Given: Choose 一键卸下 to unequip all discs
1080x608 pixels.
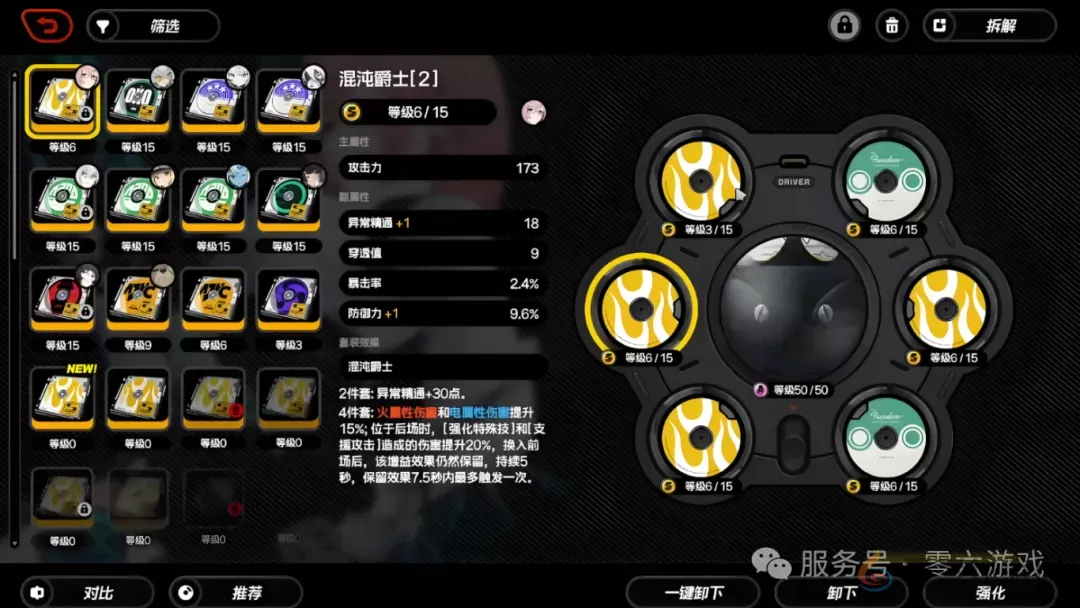Looking at the screenshot, I should [x=694, y=592].
